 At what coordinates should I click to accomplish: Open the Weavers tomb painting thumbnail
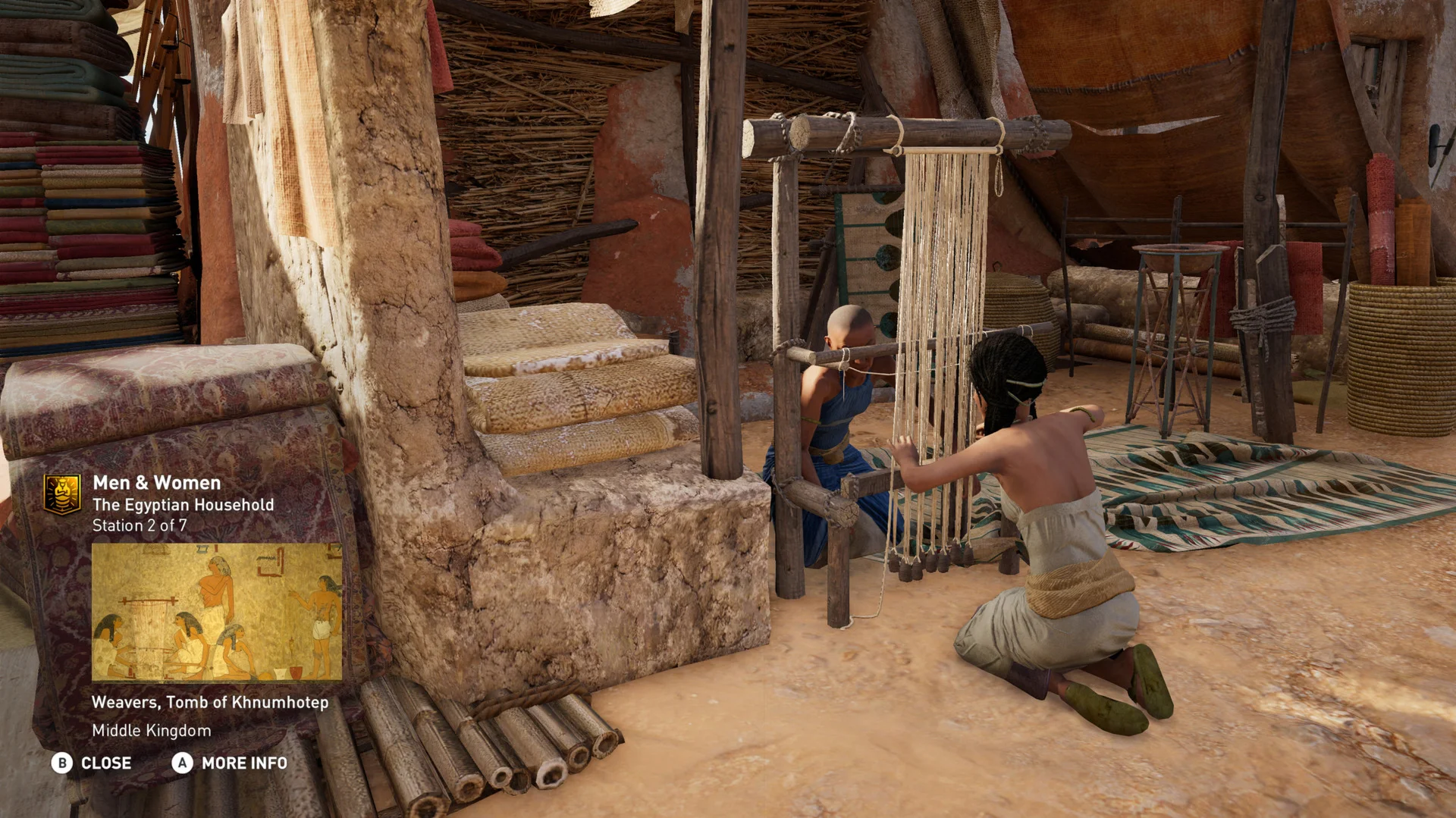[216, 611]
